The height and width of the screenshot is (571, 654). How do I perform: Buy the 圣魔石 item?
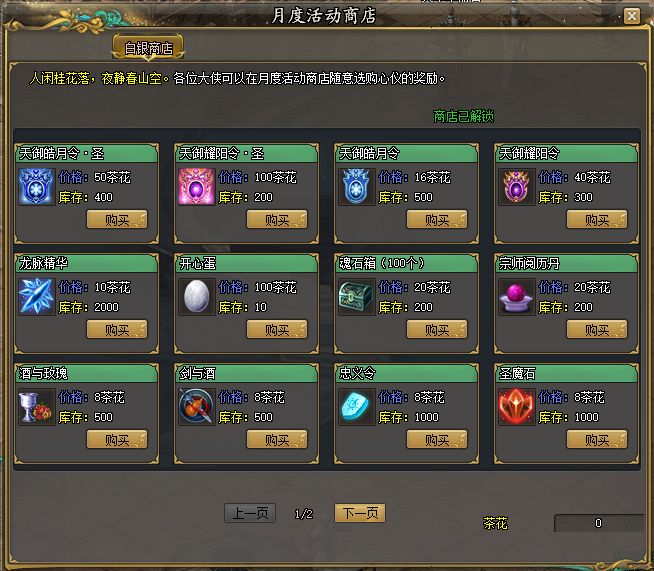click(597, 439)
